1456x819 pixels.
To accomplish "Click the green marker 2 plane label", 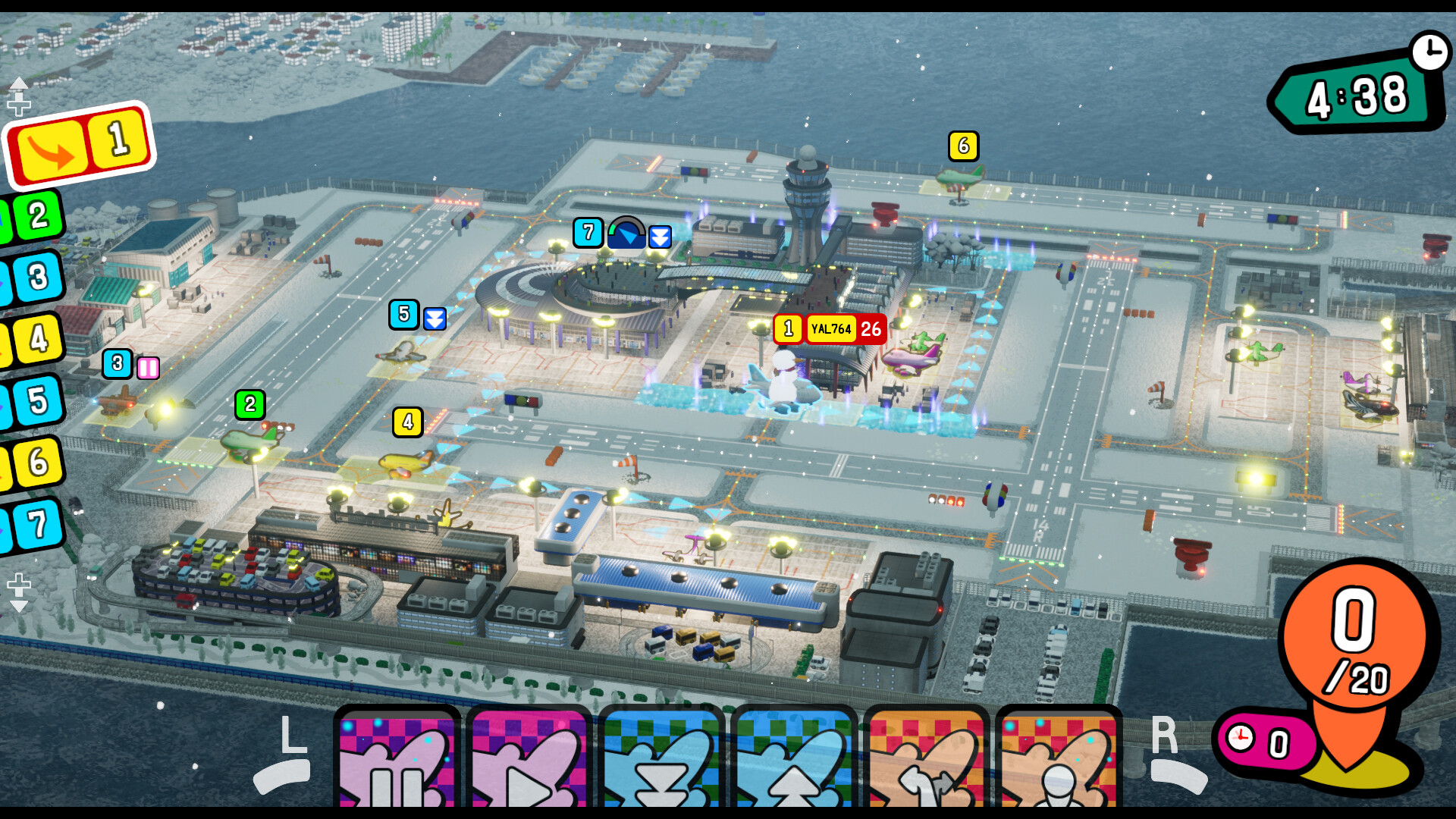I will tap(250, 405).
